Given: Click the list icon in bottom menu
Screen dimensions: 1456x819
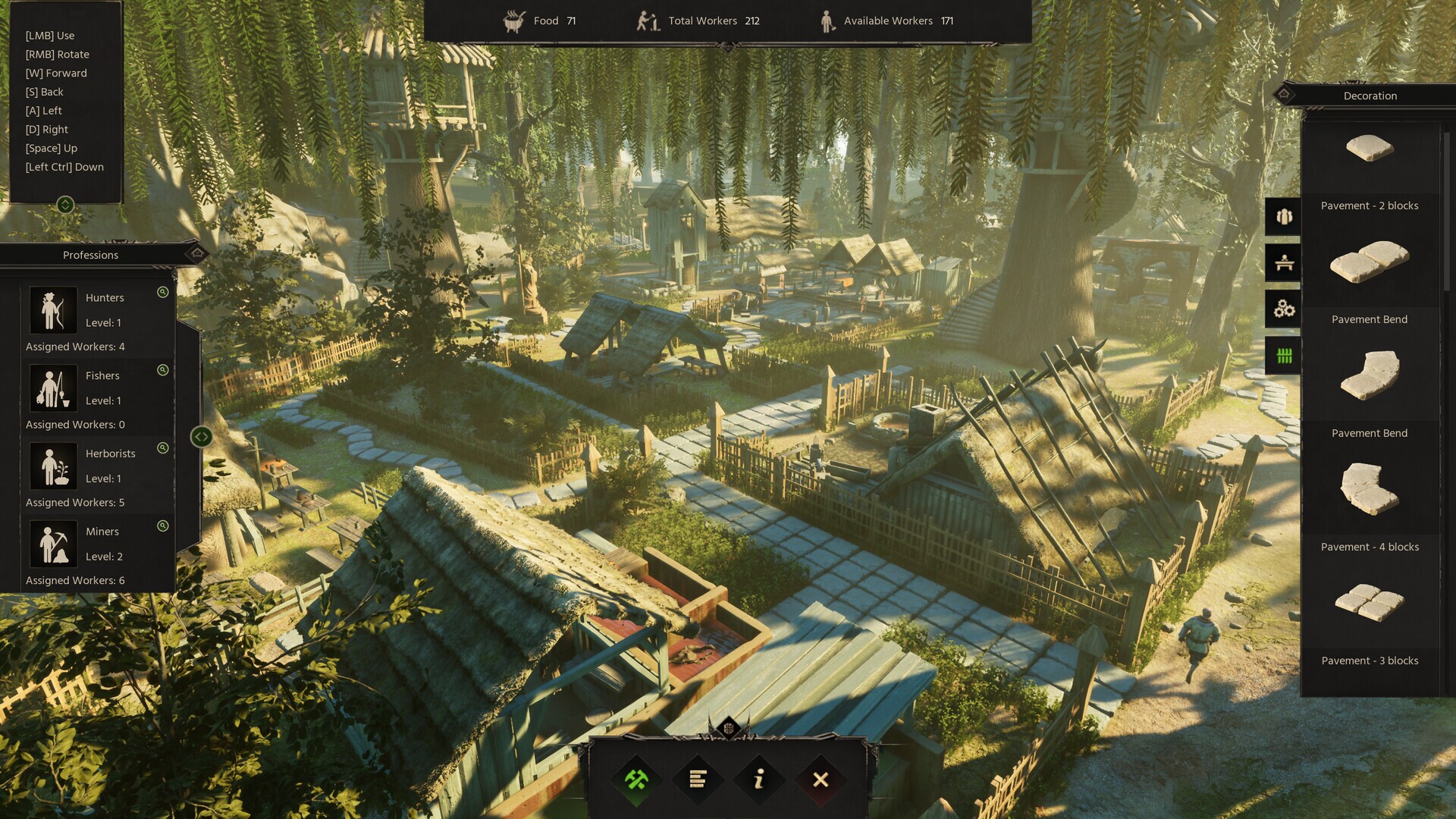Looking at the screenshot, I should (696, 780).
